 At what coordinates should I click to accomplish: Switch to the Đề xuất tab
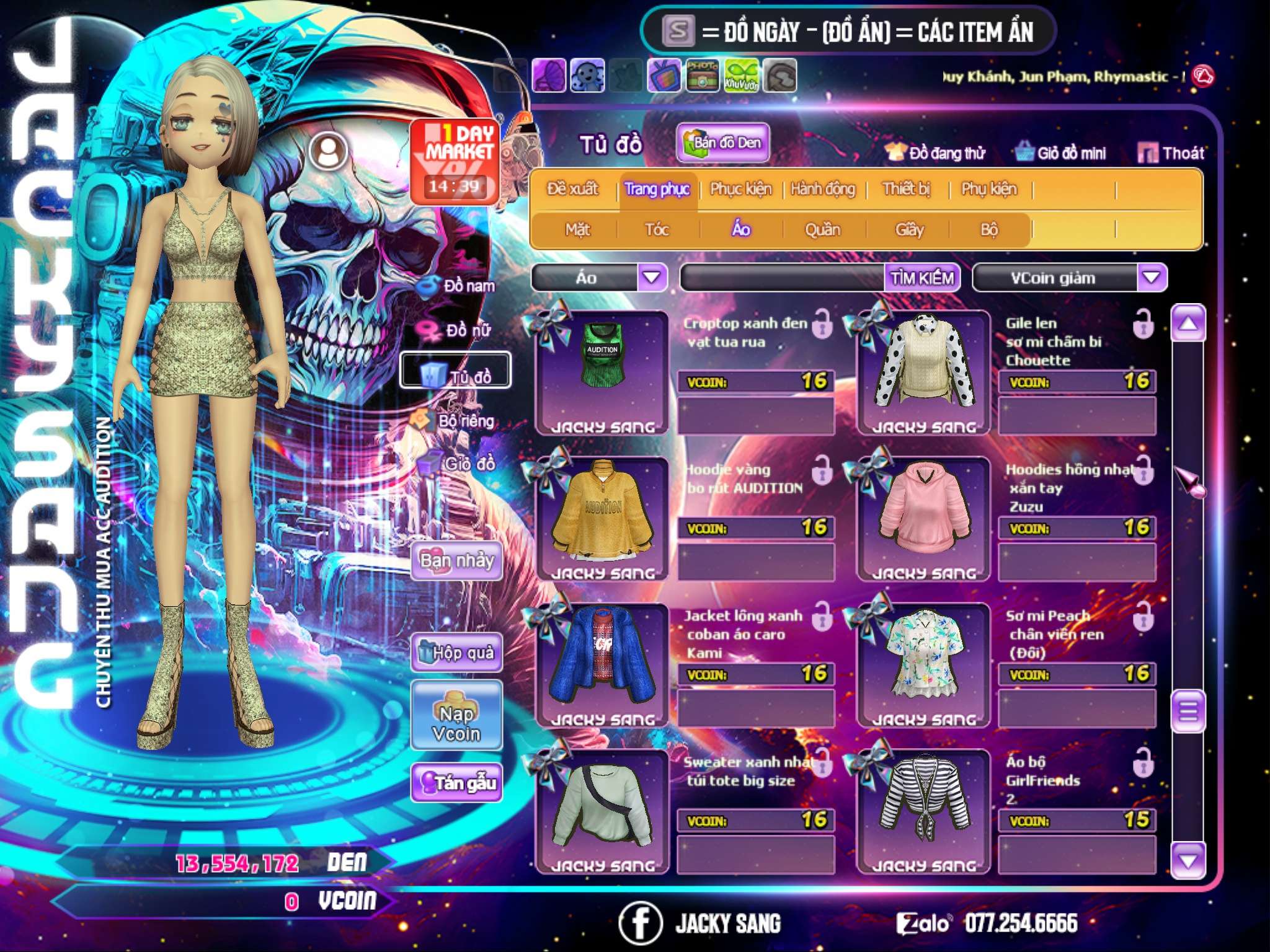[572, 188]
